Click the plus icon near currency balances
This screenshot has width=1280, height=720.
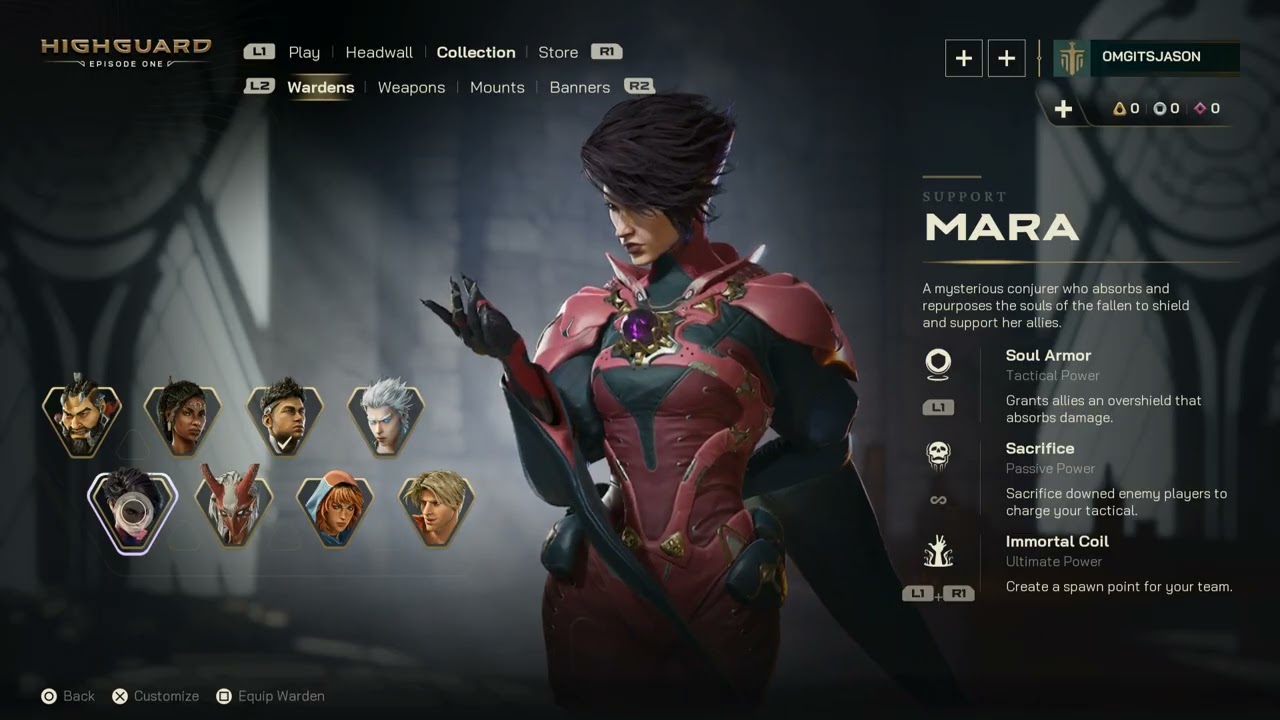[1063, 108]
